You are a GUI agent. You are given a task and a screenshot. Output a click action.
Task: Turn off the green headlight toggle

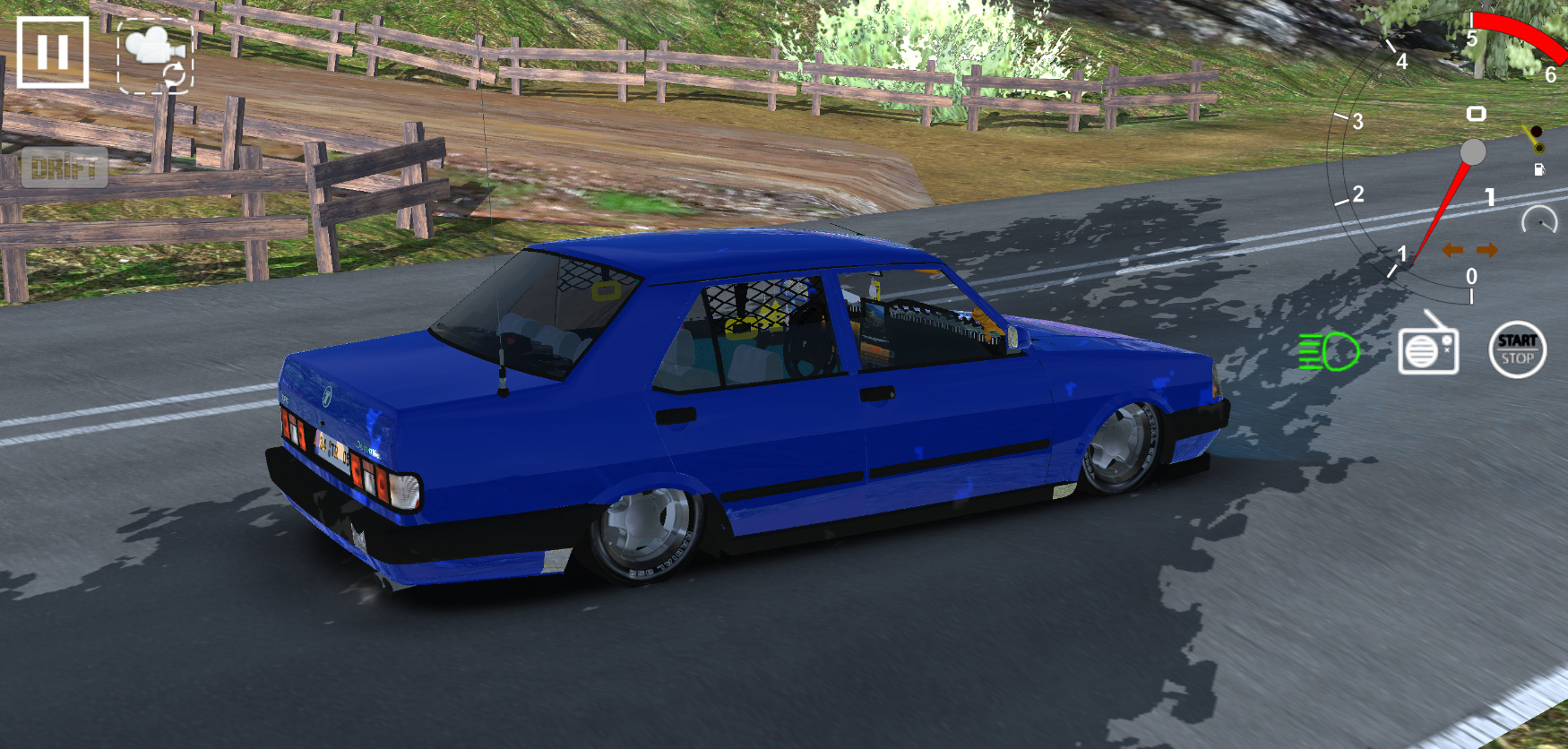click(x=1330, y=352)
